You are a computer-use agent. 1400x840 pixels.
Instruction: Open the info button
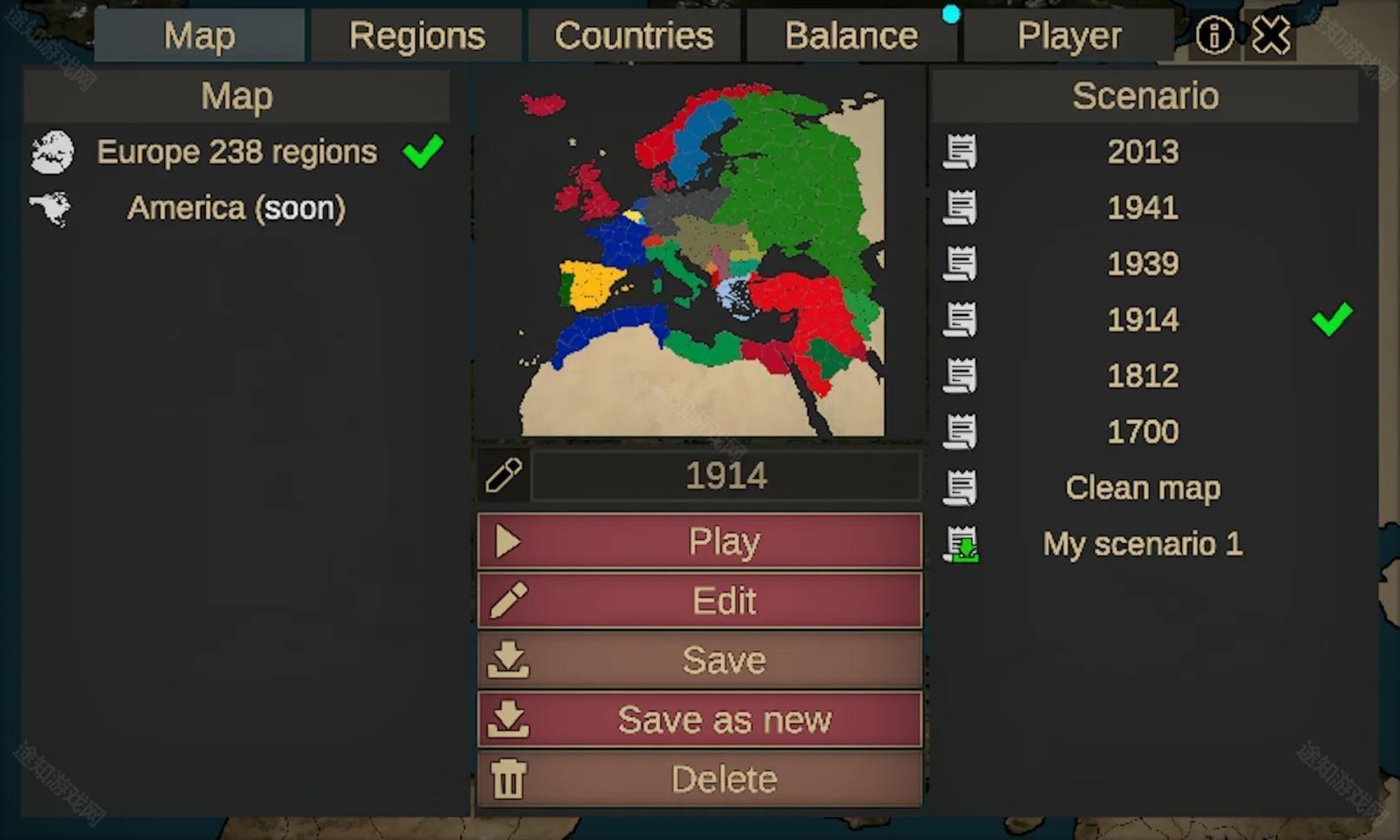(x=1213, y=36)
